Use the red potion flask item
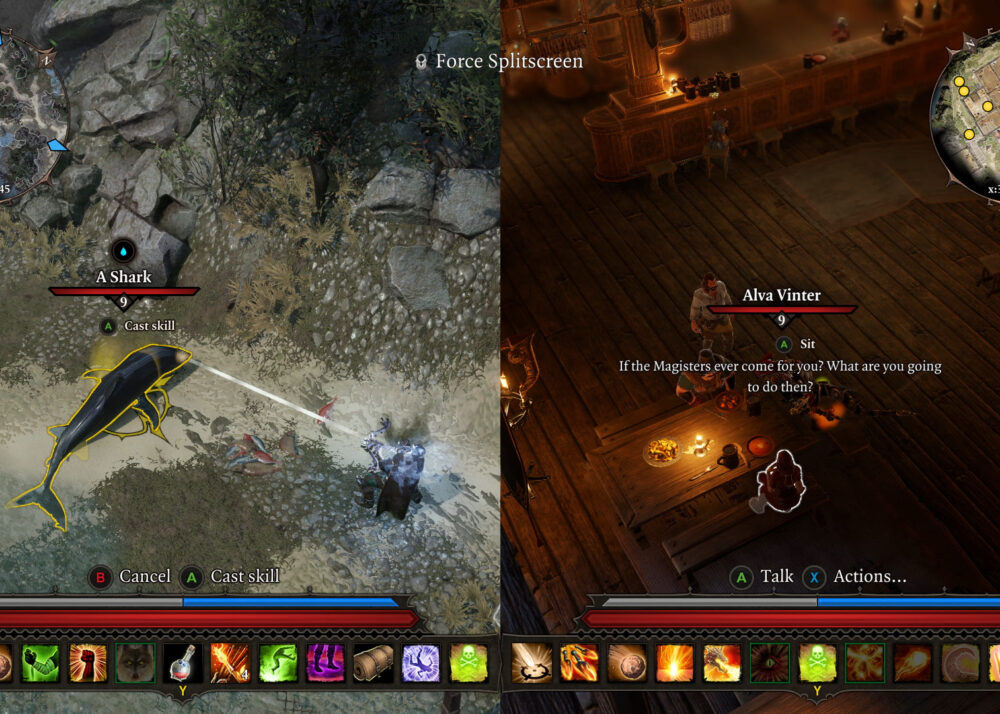The image size is (1000, 714). click(184, 662)
